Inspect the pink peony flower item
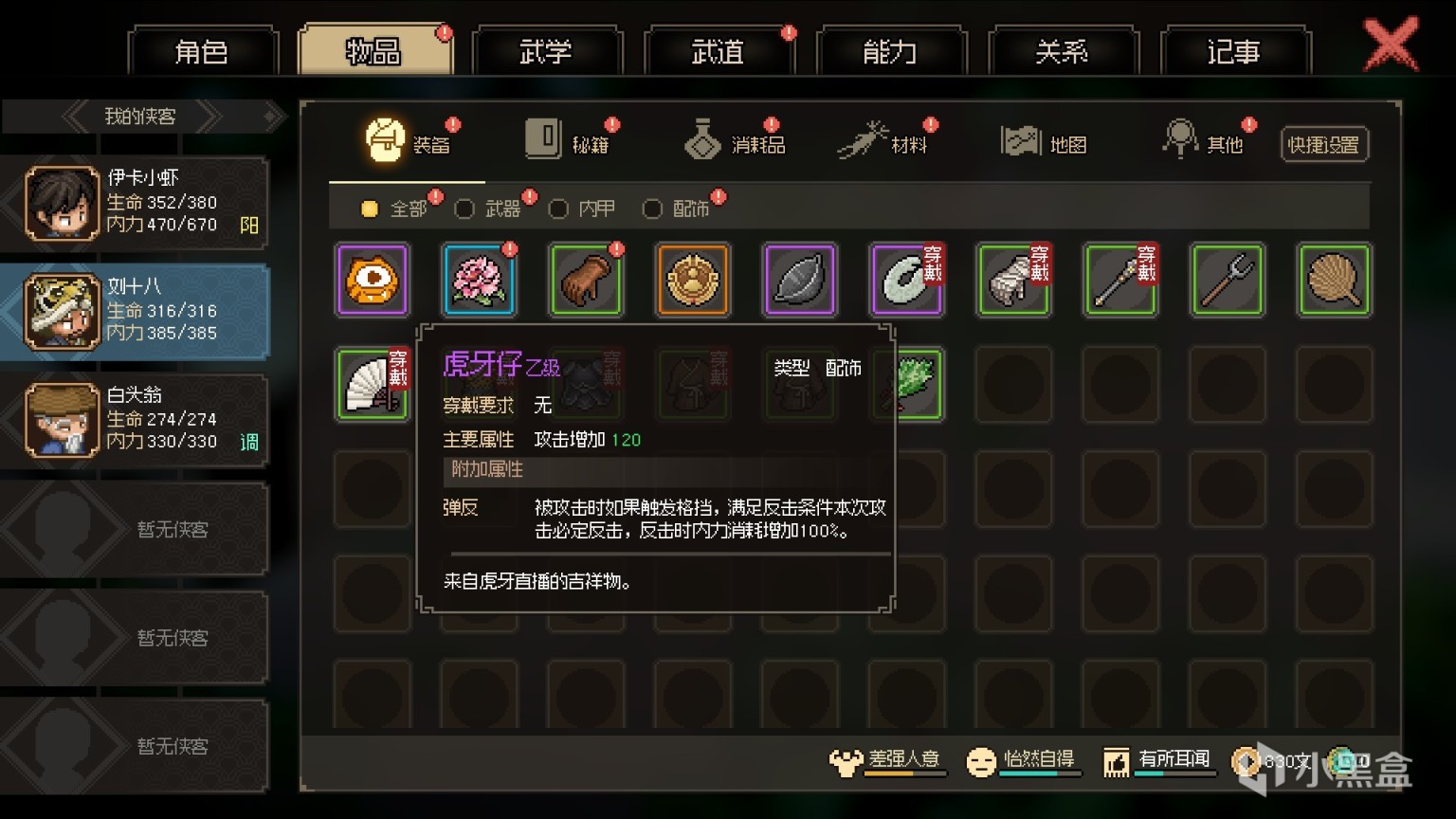The image size is (1456, 819). click(479, 280)
